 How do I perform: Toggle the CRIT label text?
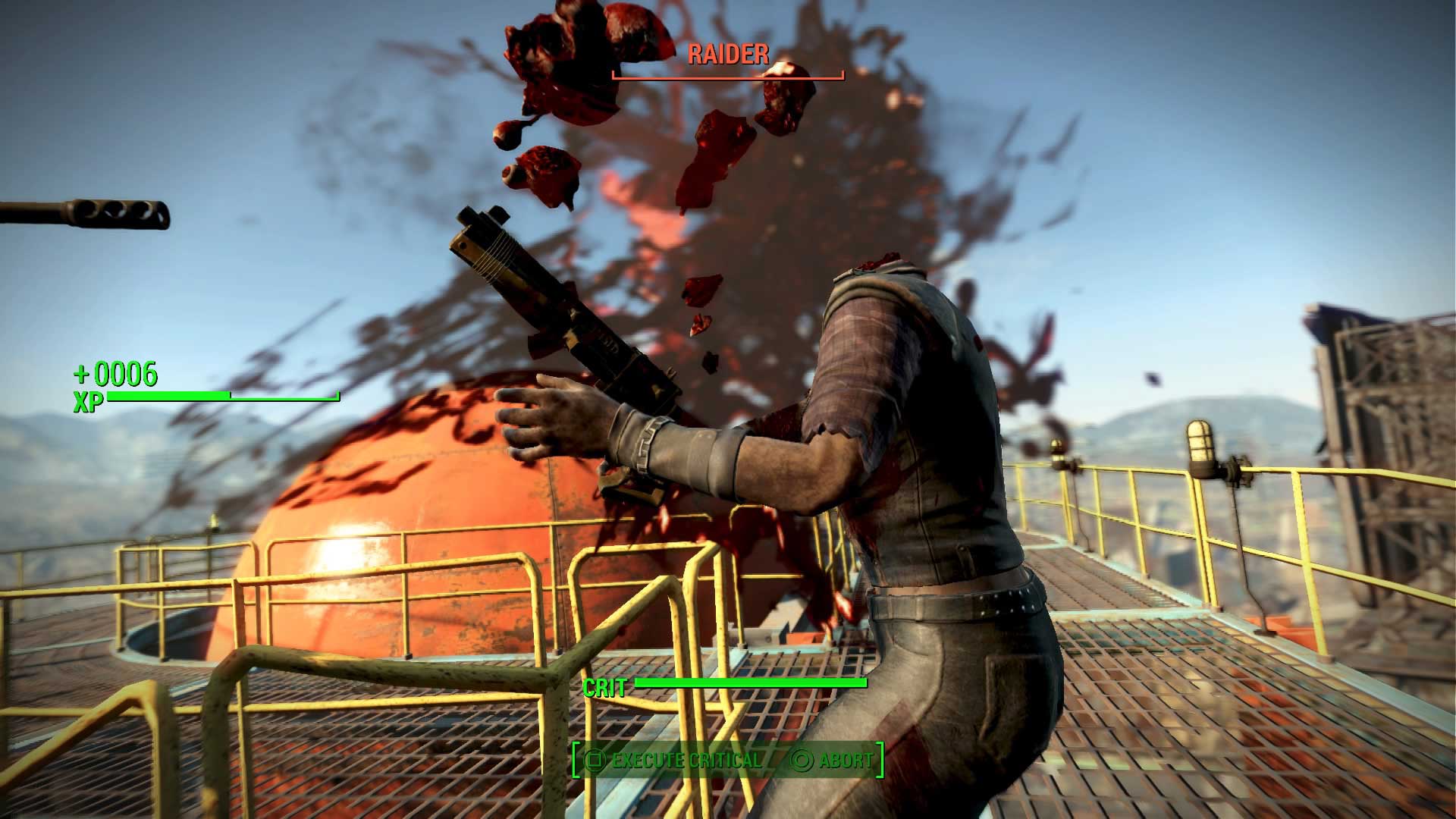(603, 689)
